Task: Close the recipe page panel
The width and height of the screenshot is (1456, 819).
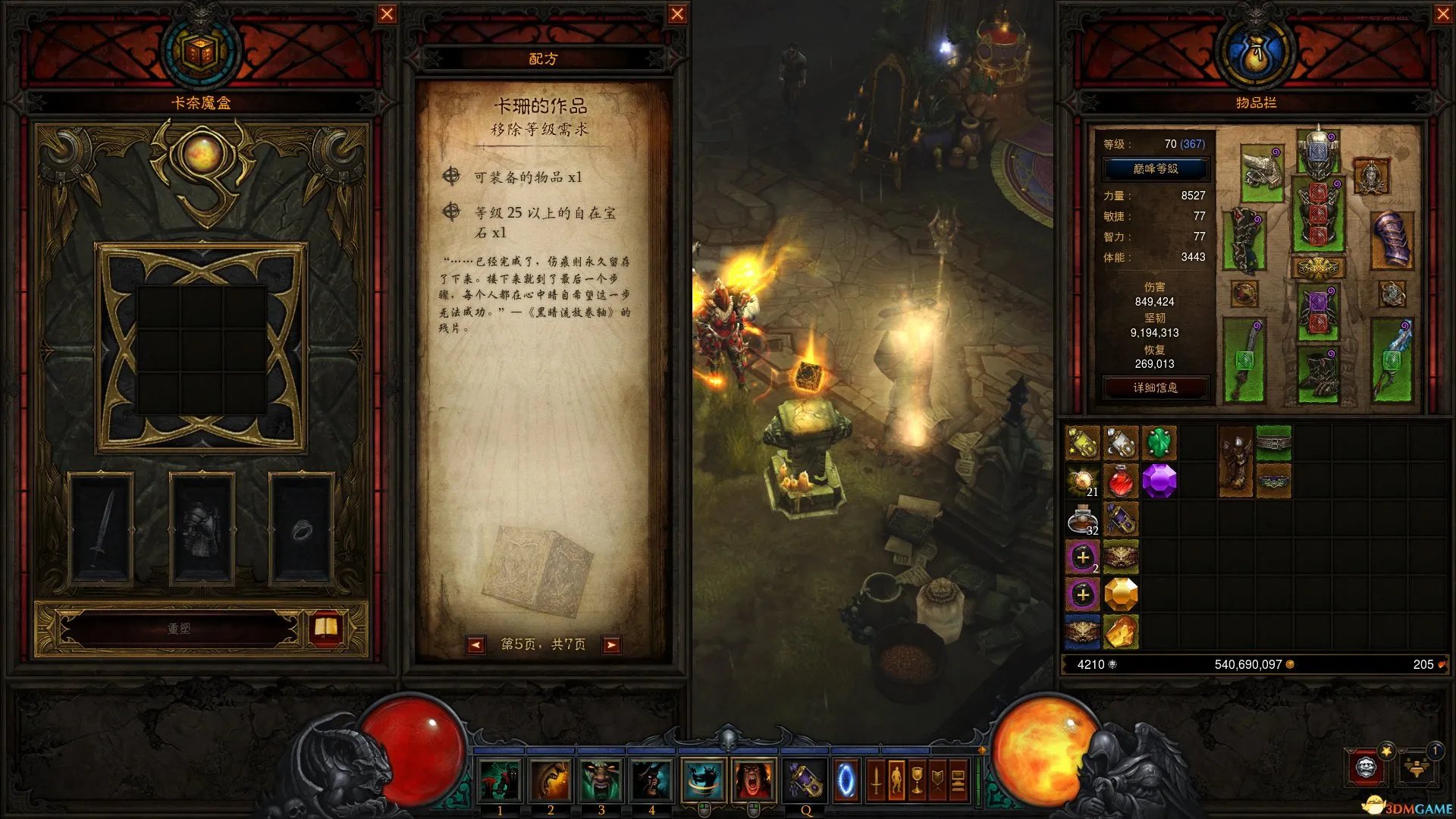Action: (x=677, y=14)
